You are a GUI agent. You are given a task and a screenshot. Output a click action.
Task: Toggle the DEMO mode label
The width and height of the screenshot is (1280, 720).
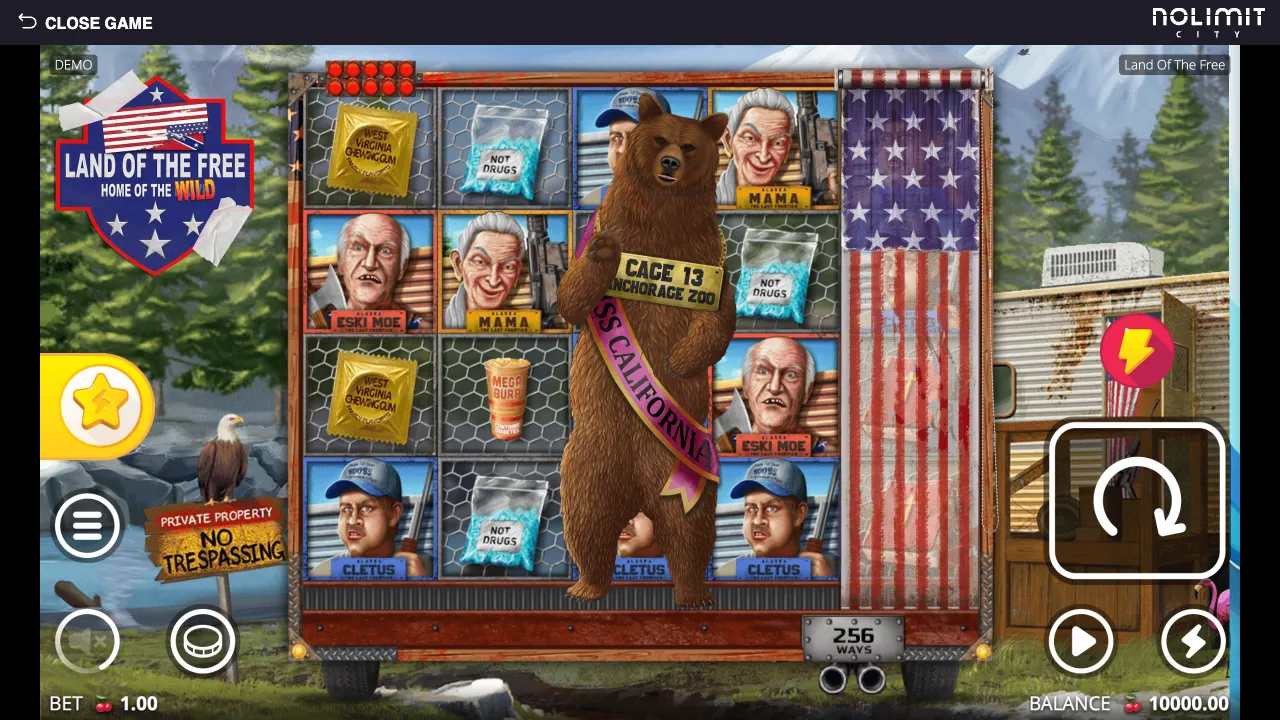coord(72,65)
